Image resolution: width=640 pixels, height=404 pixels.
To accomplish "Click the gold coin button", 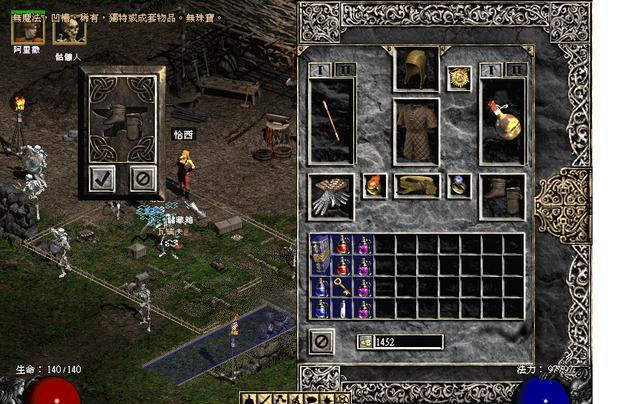I will pyautogui.click(x=367, y=342).
